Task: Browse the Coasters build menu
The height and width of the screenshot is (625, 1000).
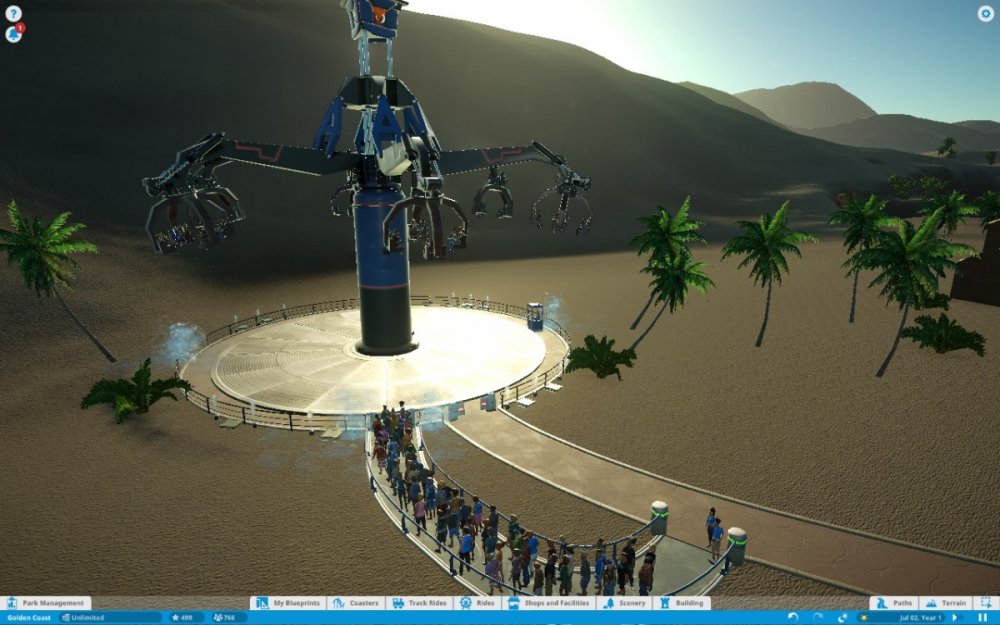Action: click(356, 603)
